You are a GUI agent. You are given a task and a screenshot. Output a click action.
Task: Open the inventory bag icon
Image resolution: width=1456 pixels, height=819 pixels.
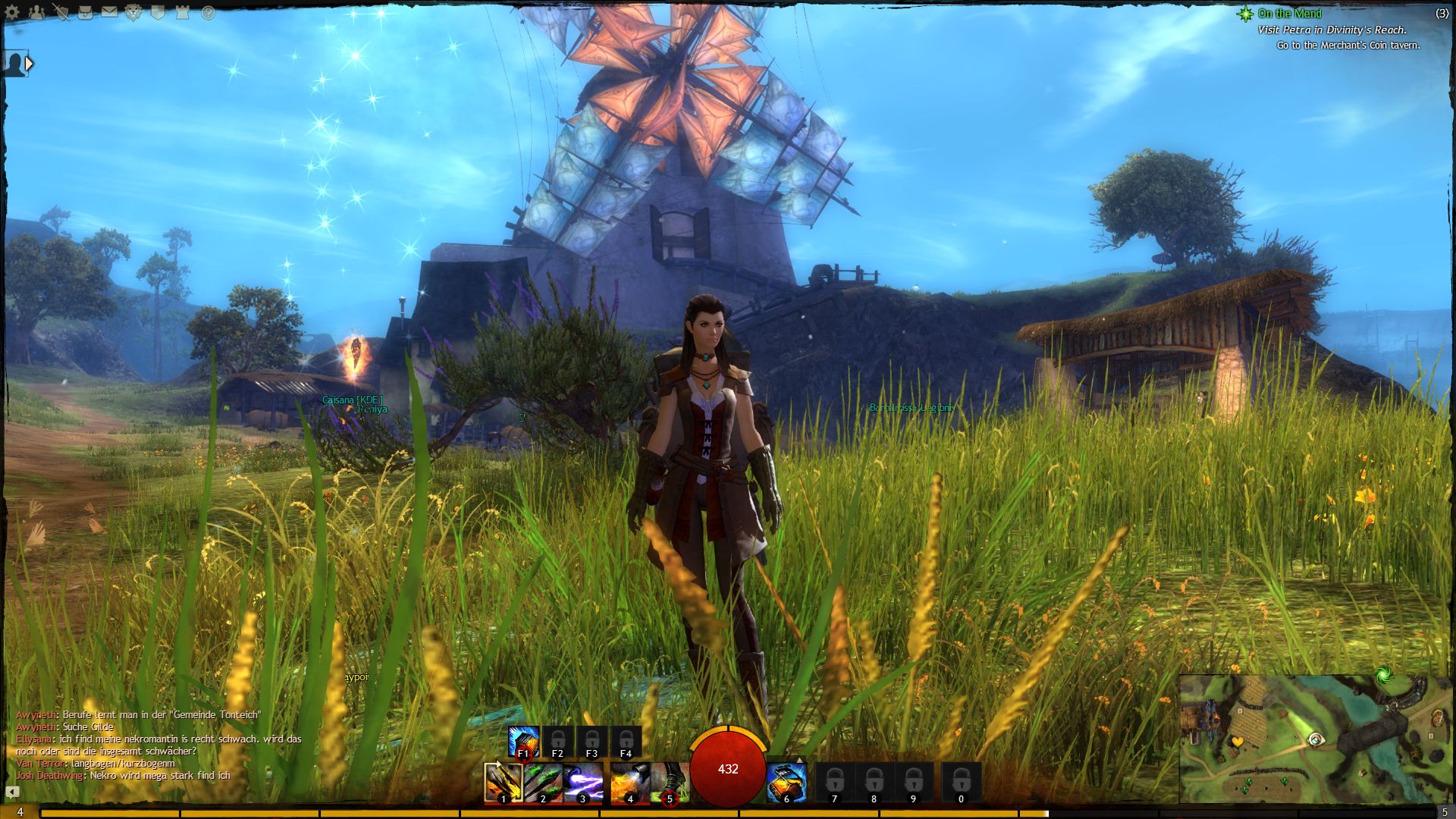click(x=85, y=12)
